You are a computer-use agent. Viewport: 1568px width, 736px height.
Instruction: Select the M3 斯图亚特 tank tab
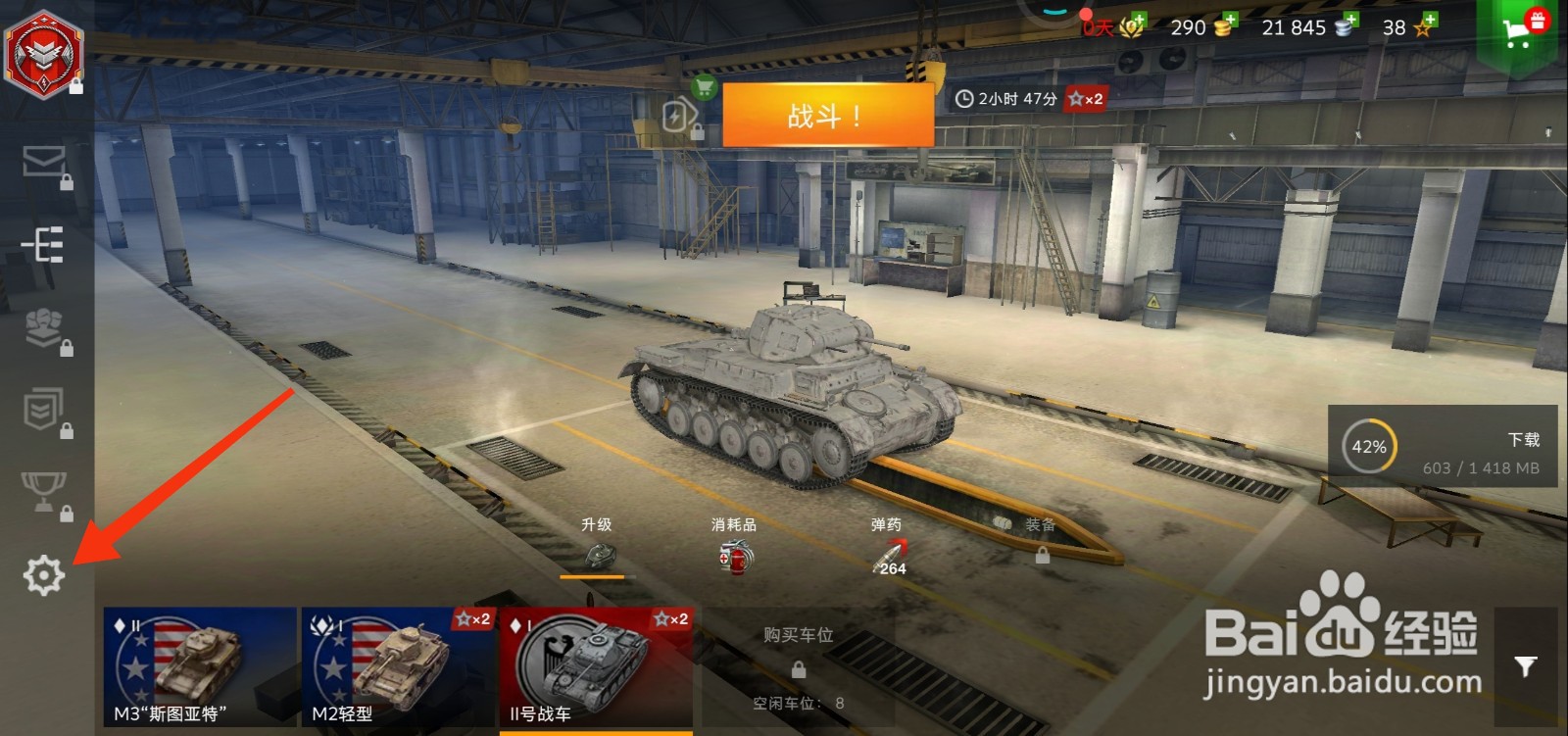[x=192, y=666]
